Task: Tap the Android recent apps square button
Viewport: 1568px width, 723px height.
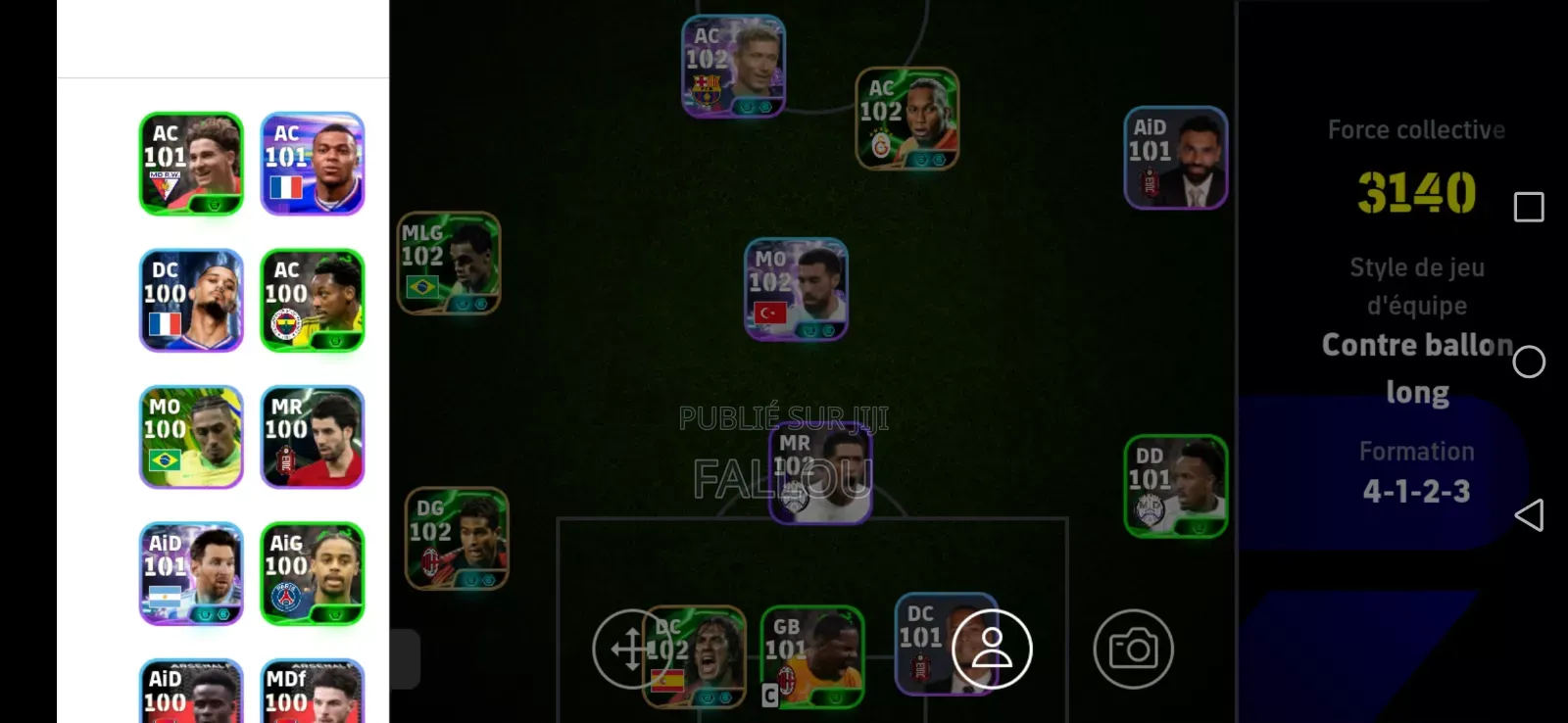Action: coord(1527,207)
